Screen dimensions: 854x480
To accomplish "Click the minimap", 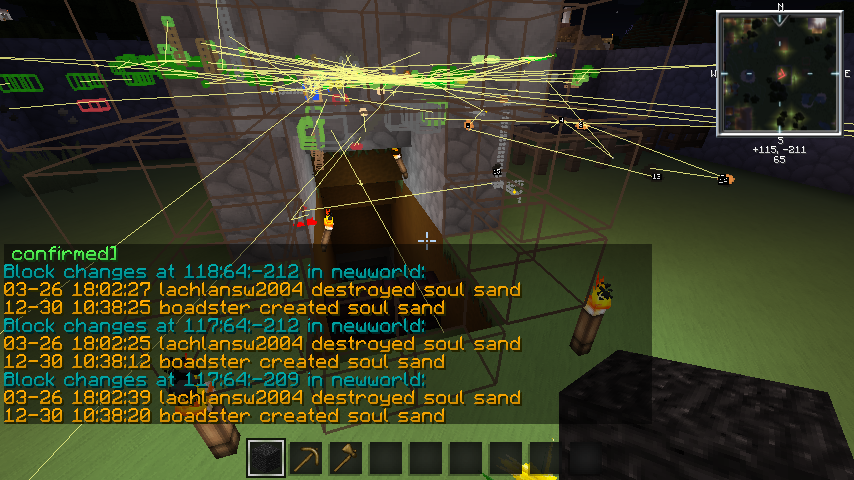I will [x=779, y=72].
